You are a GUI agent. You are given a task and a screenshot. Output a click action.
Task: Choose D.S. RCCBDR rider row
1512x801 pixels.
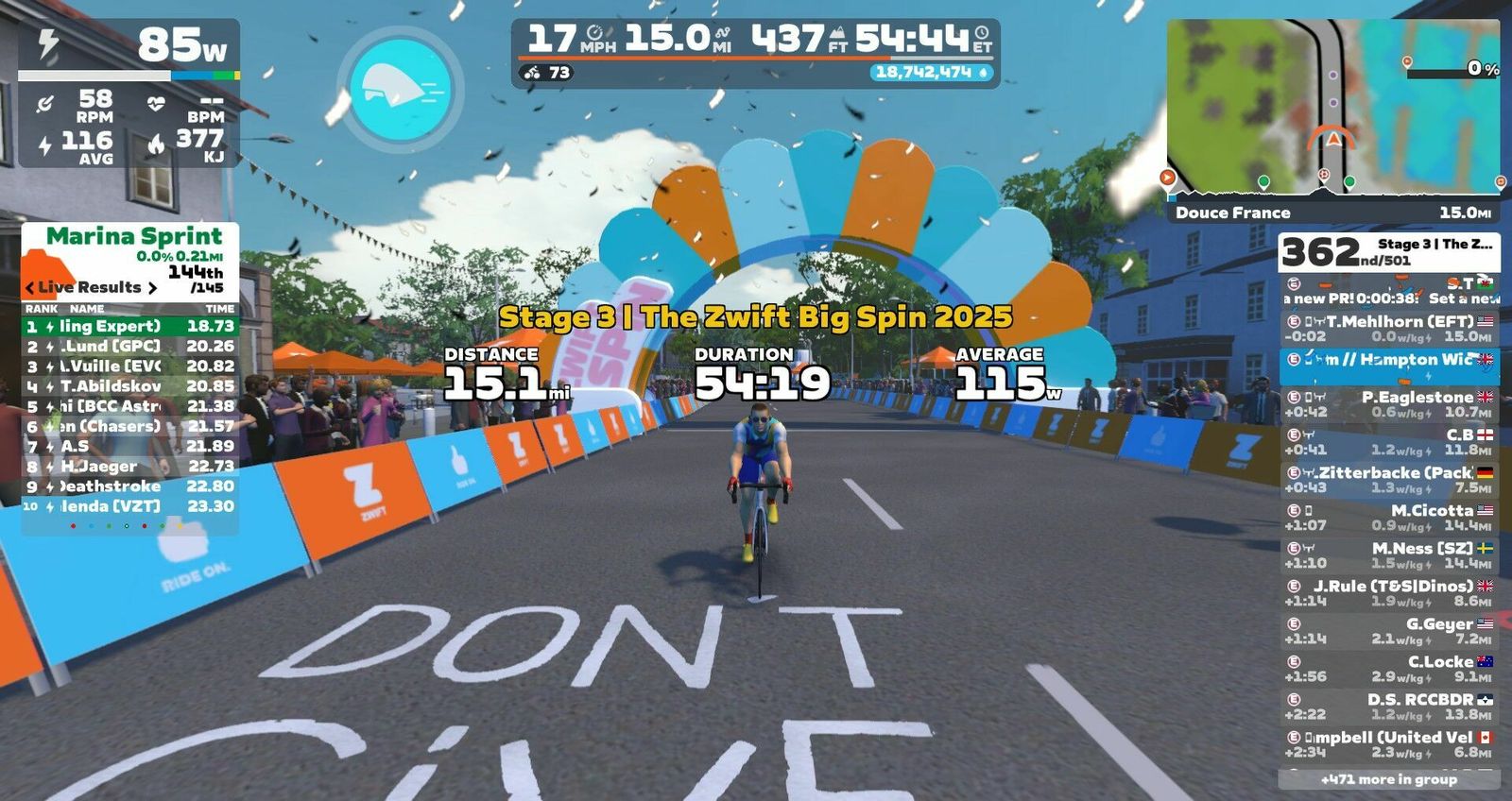tap(1388, 707)
